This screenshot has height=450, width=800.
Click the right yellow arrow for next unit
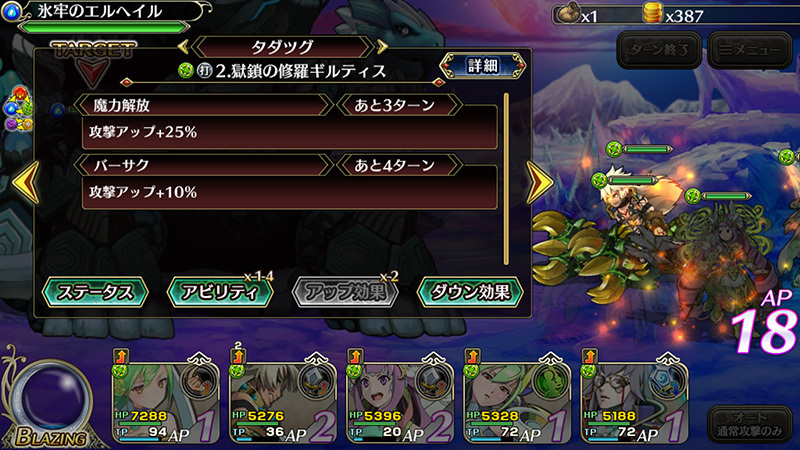point(540,183)
